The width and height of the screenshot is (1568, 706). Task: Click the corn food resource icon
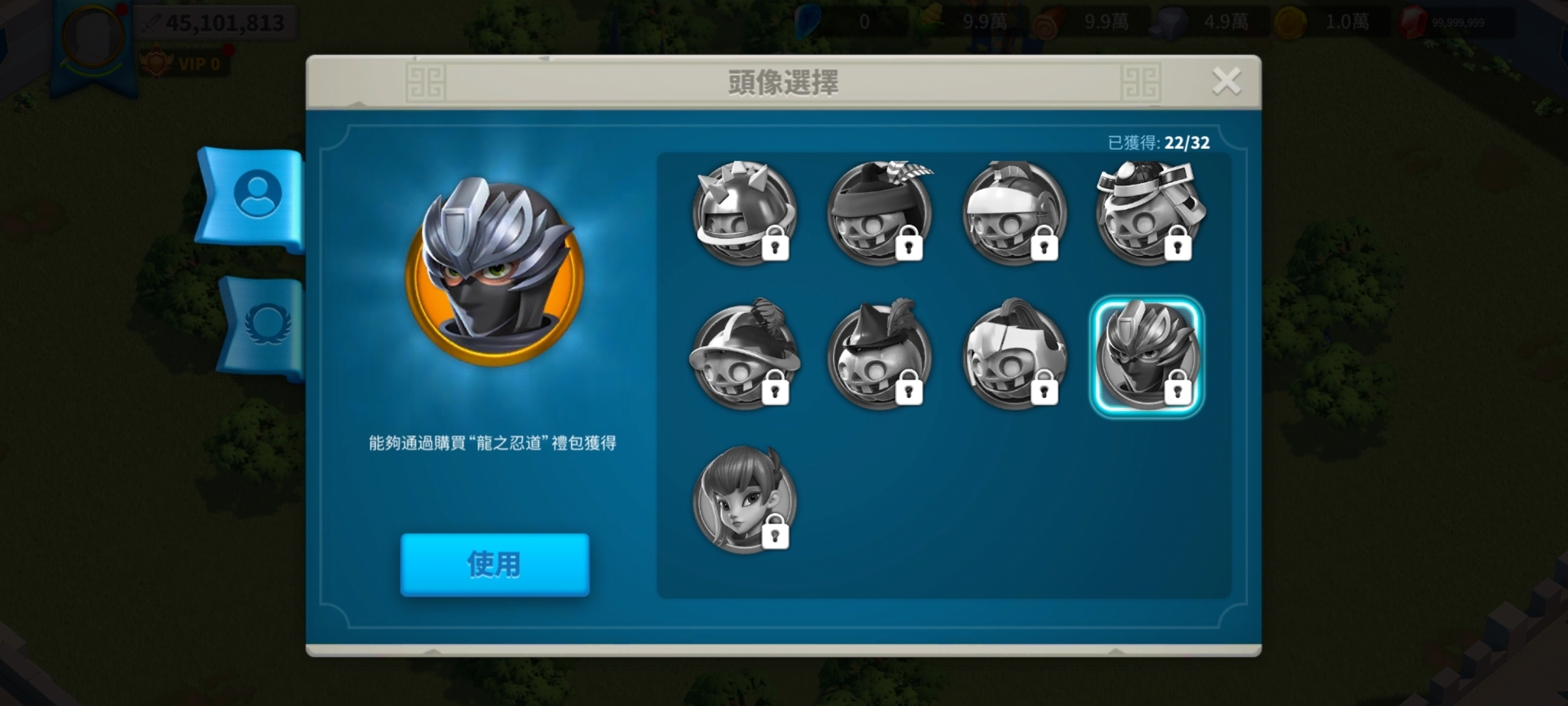[x=931, y=22]
